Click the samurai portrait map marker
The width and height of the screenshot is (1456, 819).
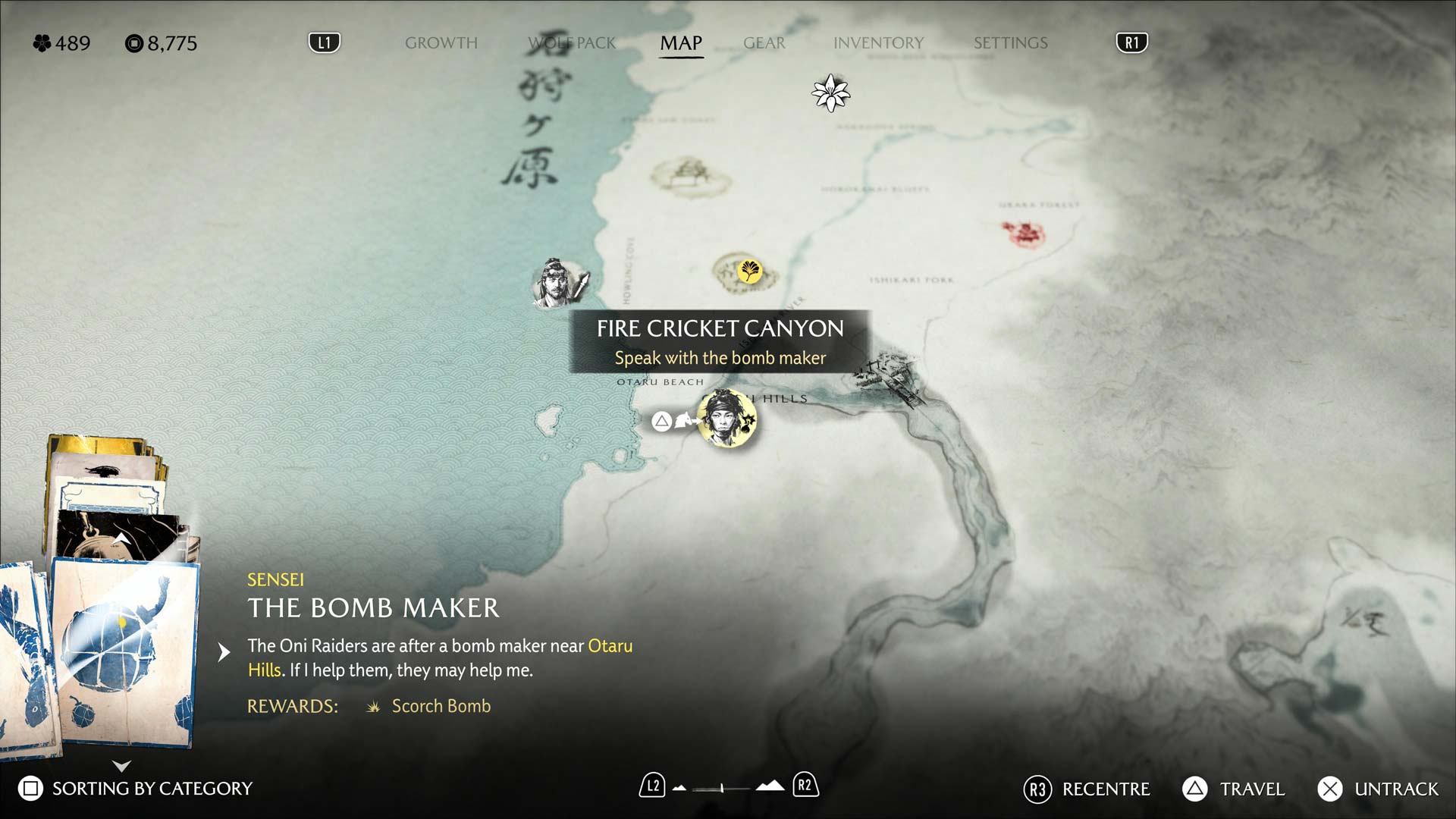pos(556,284)
